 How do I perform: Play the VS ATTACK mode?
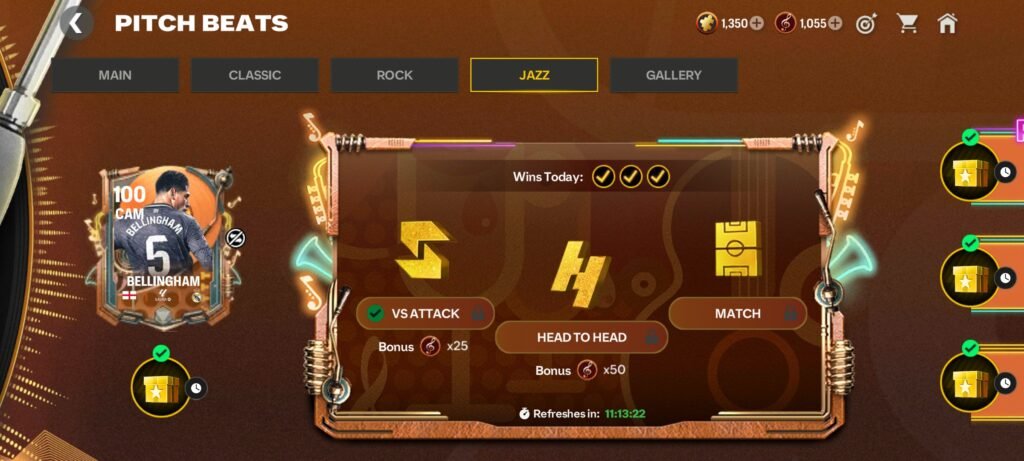tap(425, 313)
